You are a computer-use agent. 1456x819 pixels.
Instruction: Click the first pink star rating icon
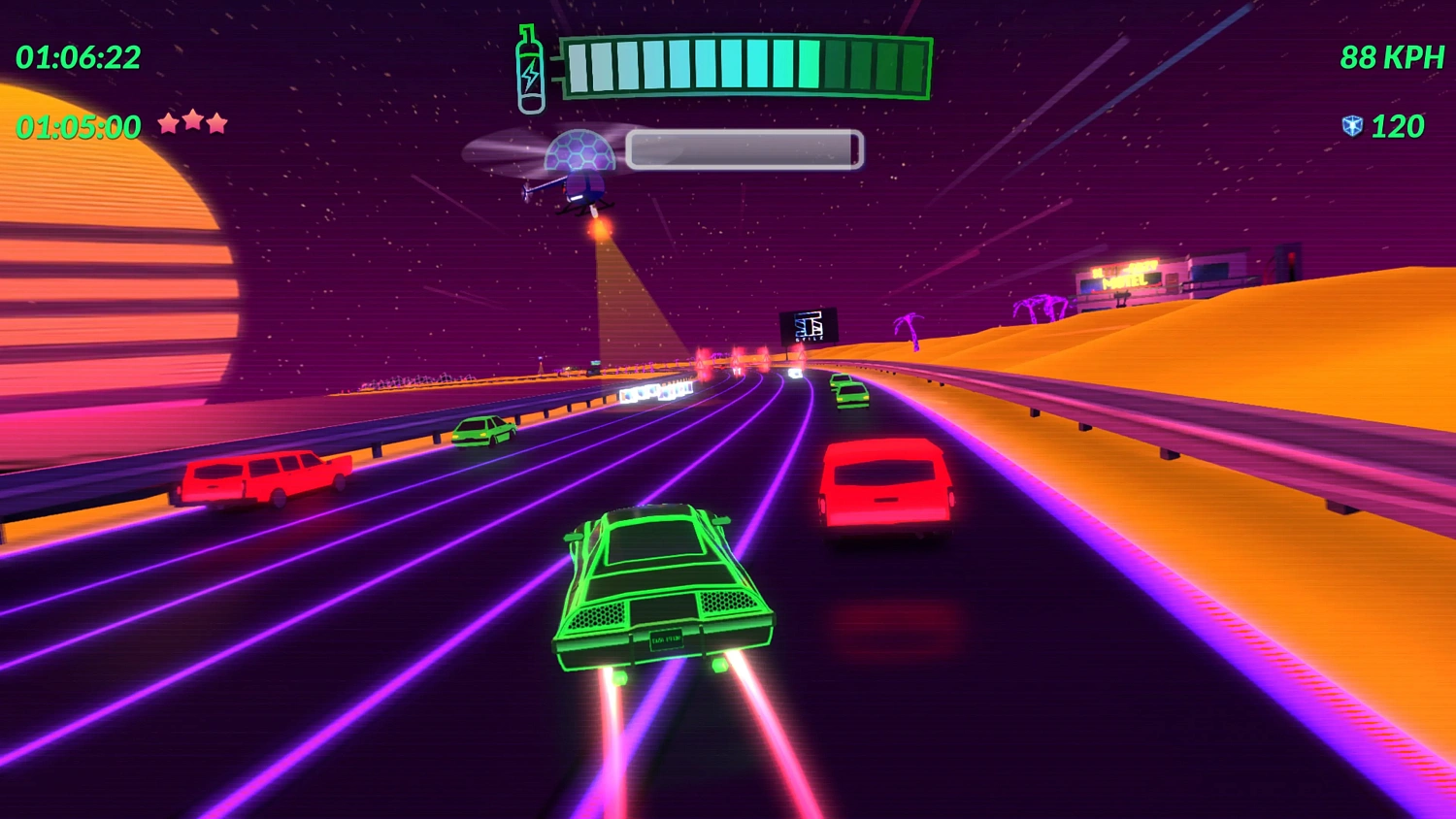[170, 124]
